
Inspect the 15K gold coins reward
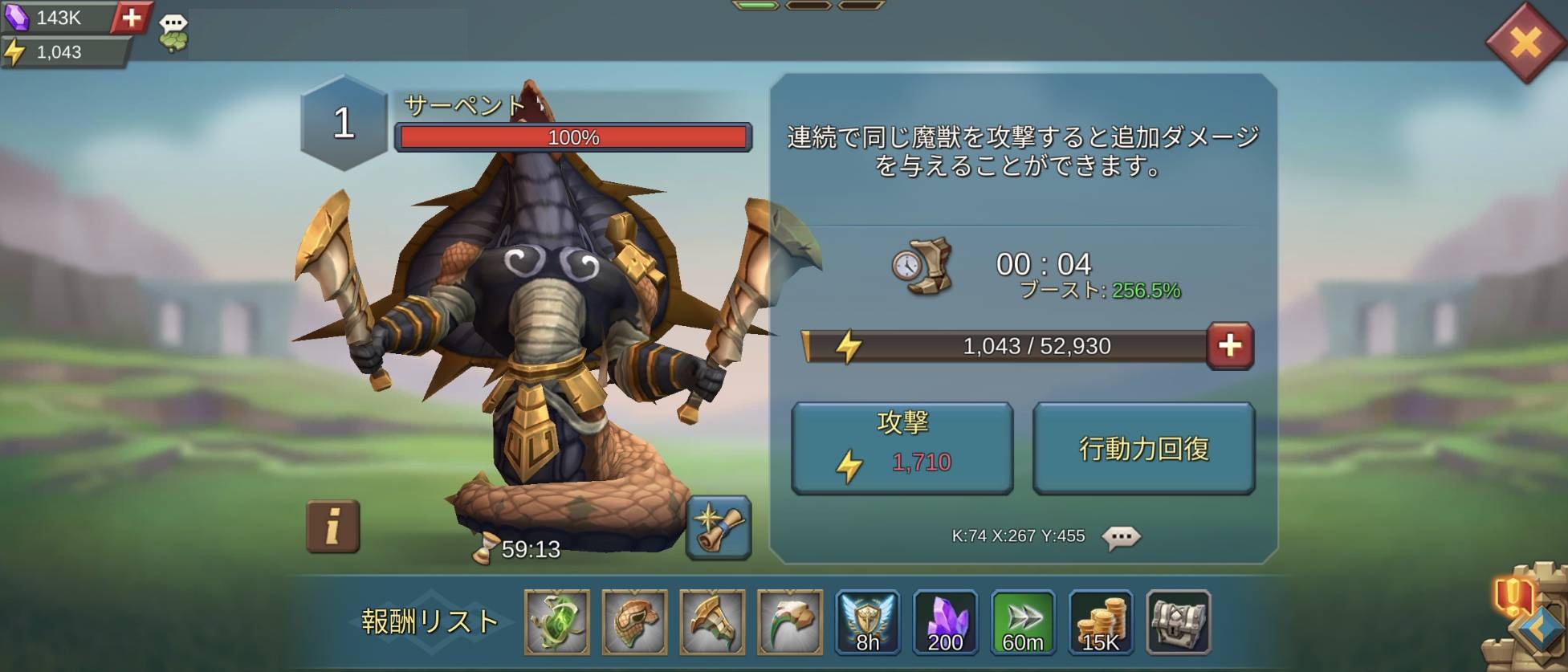point(1101,622)
